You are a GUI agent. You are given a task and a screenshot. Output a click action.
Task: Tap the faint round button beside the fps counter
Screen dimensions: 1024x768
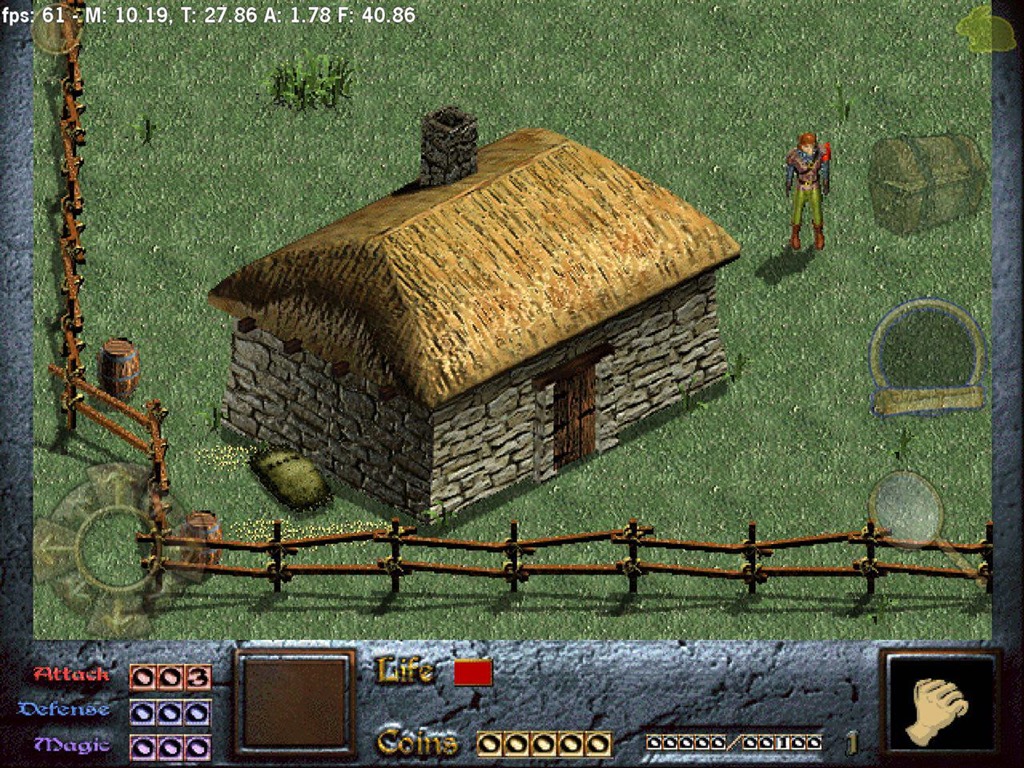pyautogui.click(x=55, y=30)
